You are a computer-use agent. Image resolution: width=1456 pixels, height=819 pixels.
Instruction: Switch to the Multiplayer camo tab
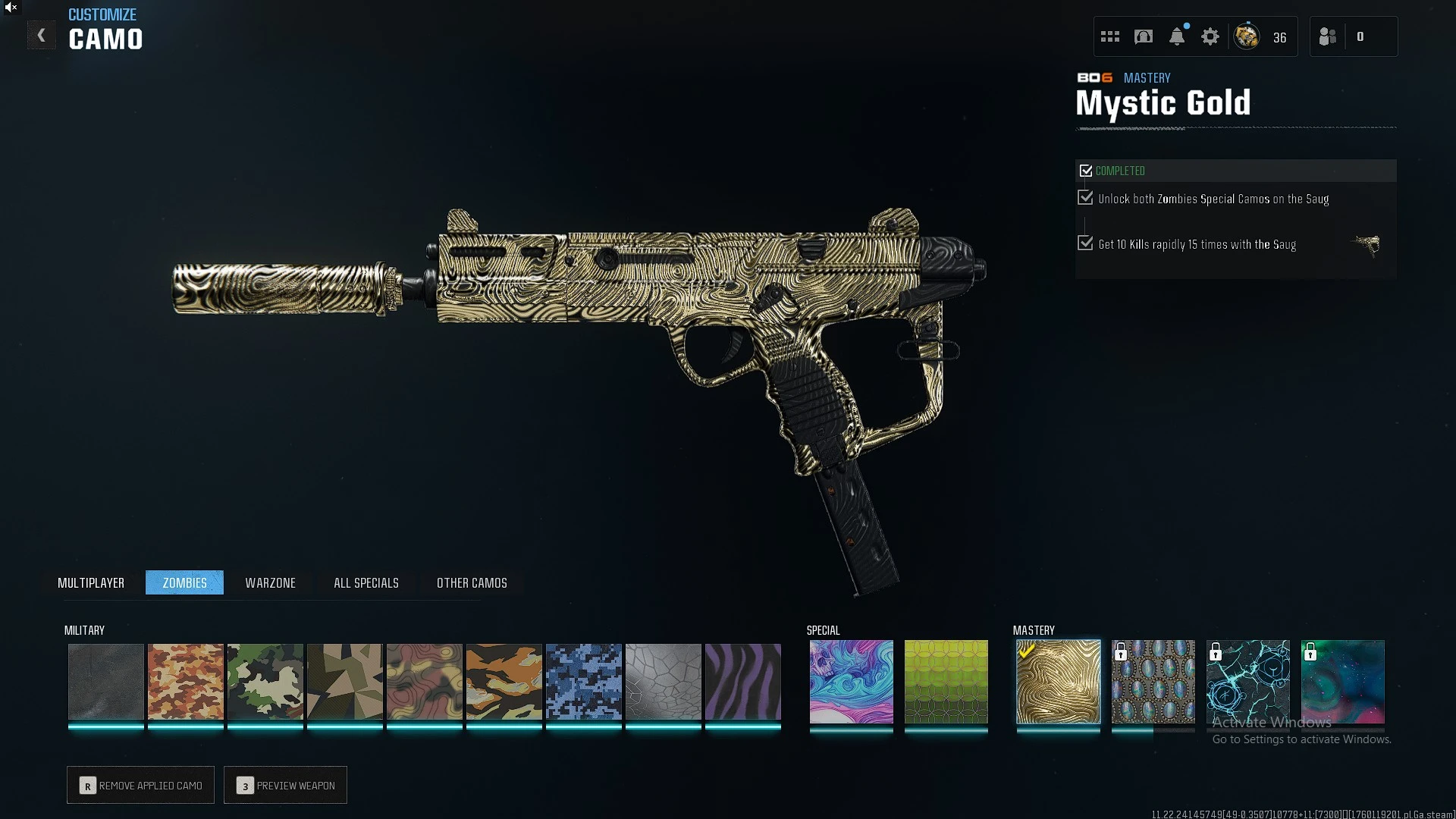tap(91, 582)
